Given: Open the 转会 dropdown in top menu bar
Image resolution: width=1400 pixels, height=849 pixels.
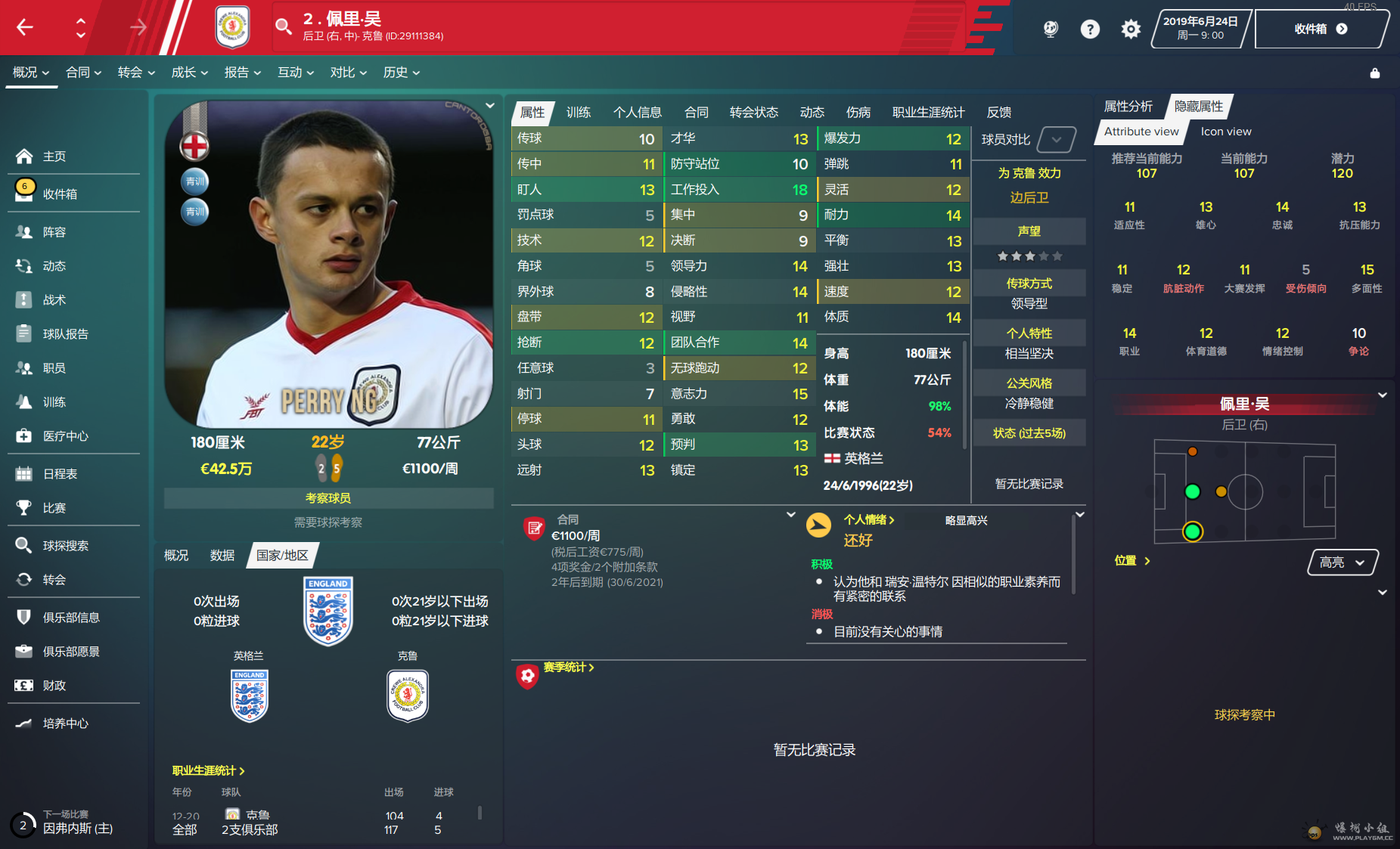Looking at the screenshot, I should click(x=136, y=73).
